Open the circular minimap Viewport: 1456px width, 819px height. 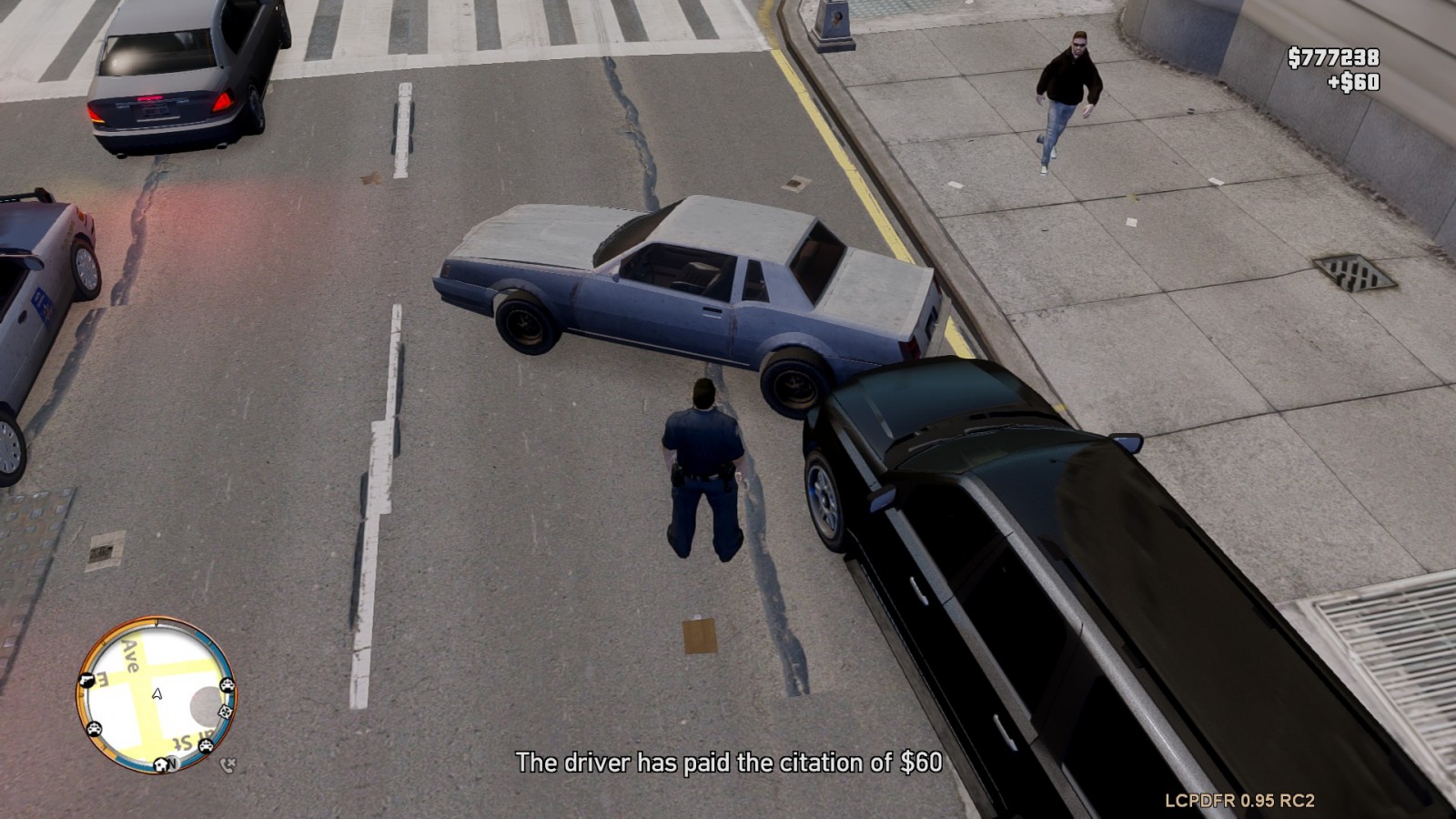point(156,694)
